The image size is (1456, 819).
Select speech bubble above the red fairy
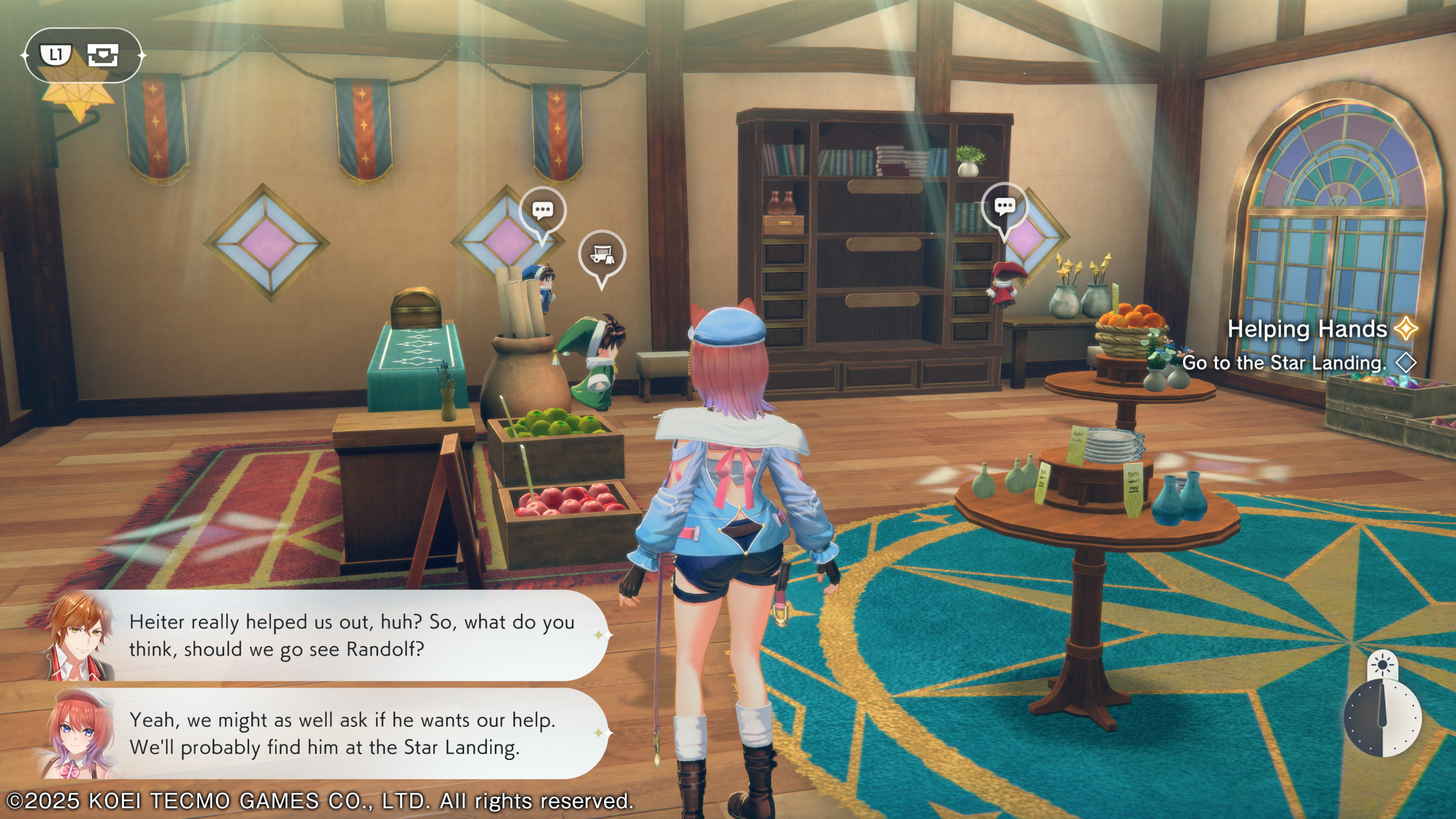pos(1004,206)
